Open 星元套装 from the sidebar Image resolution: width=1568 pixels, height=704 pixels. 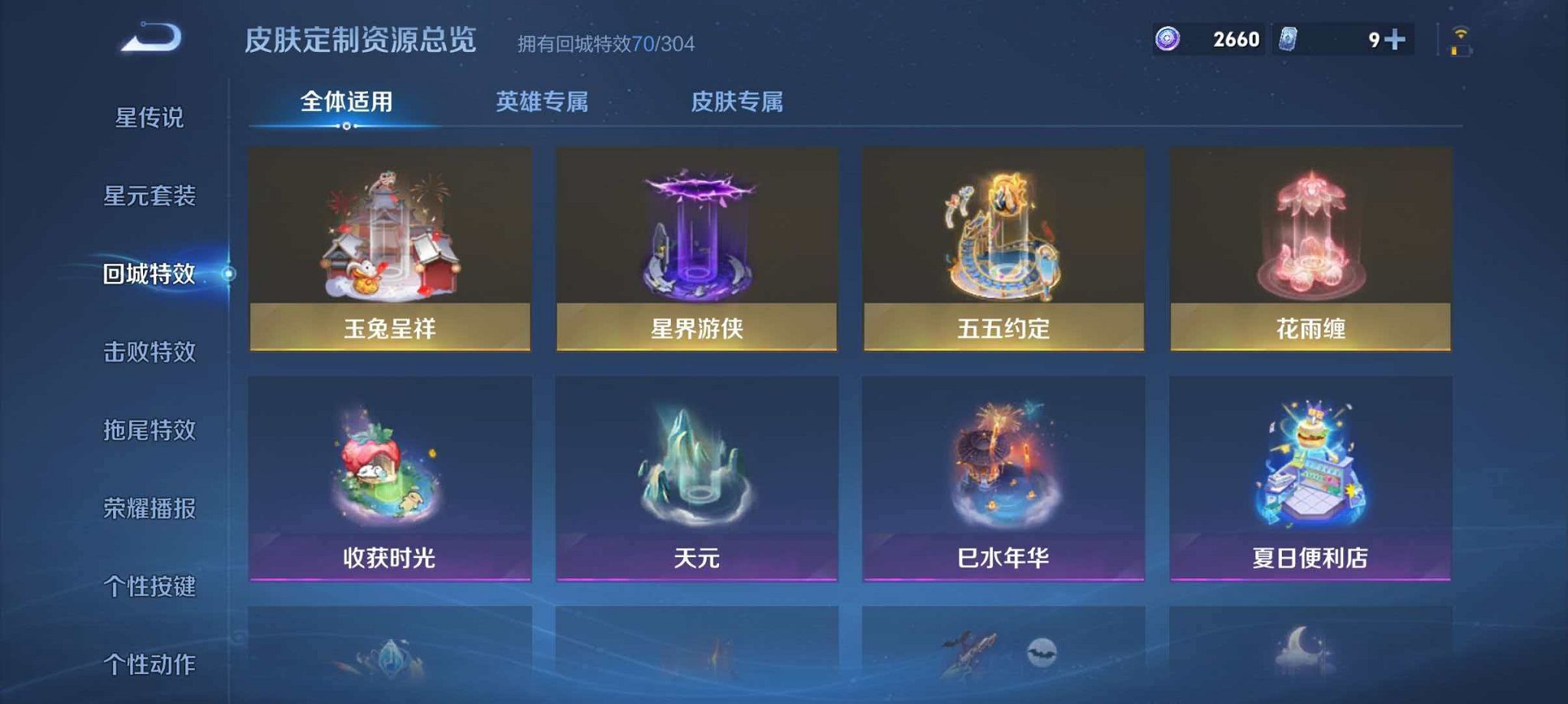(151, 197)
